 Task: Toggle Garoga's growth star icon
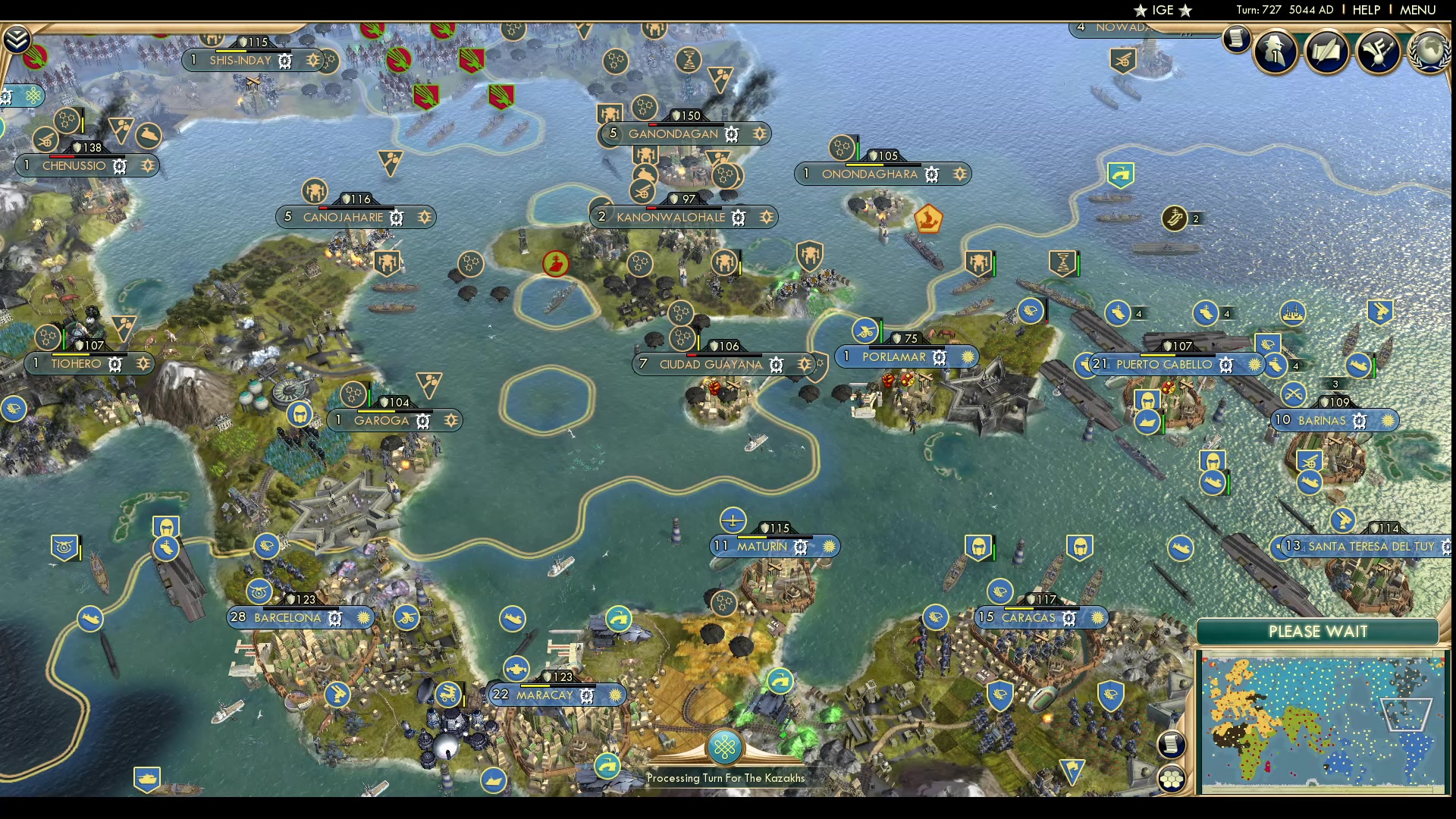(451, 420)
